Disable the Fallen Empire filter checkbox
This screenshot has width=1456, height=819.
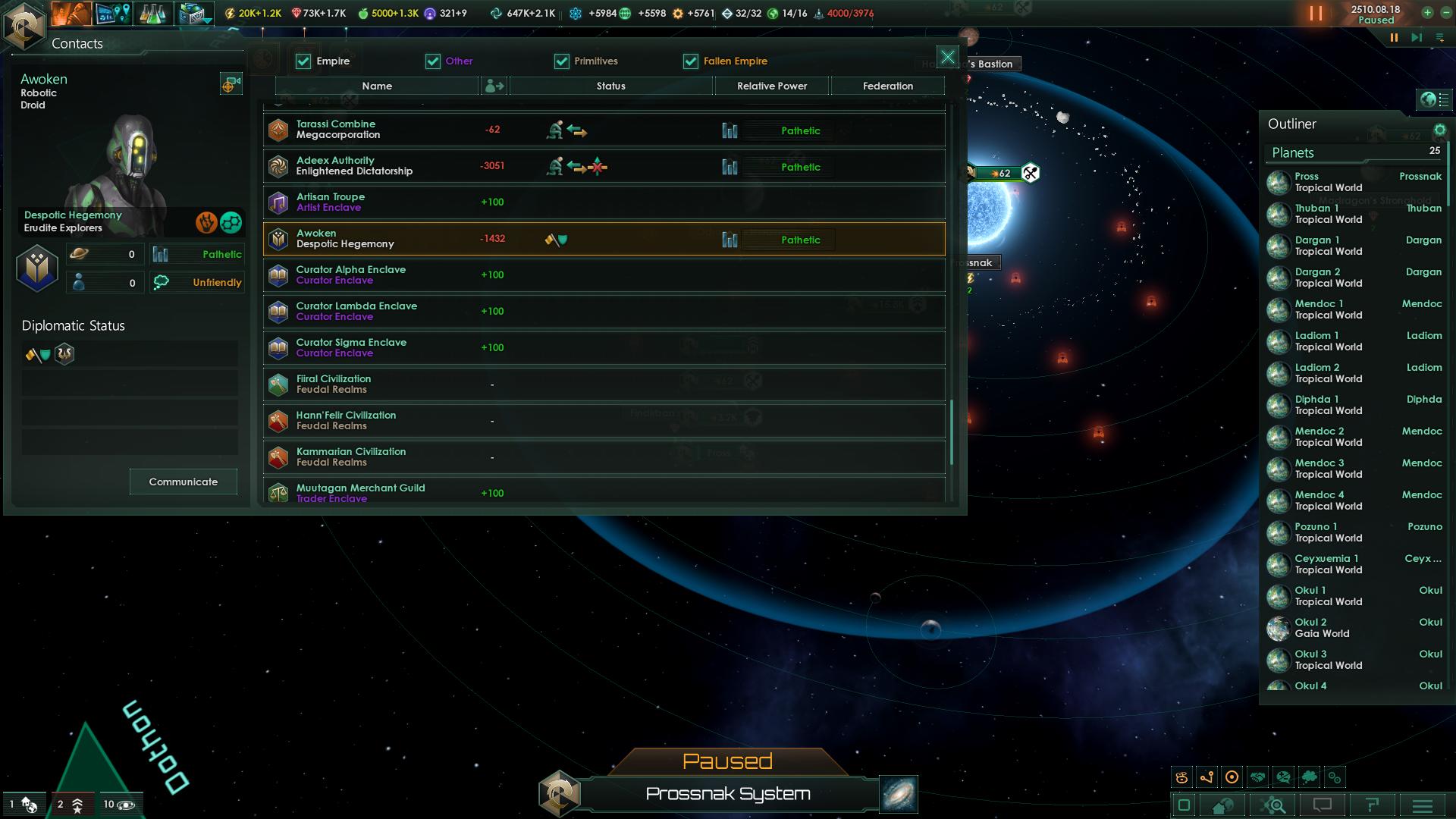[x=690, y=61]
